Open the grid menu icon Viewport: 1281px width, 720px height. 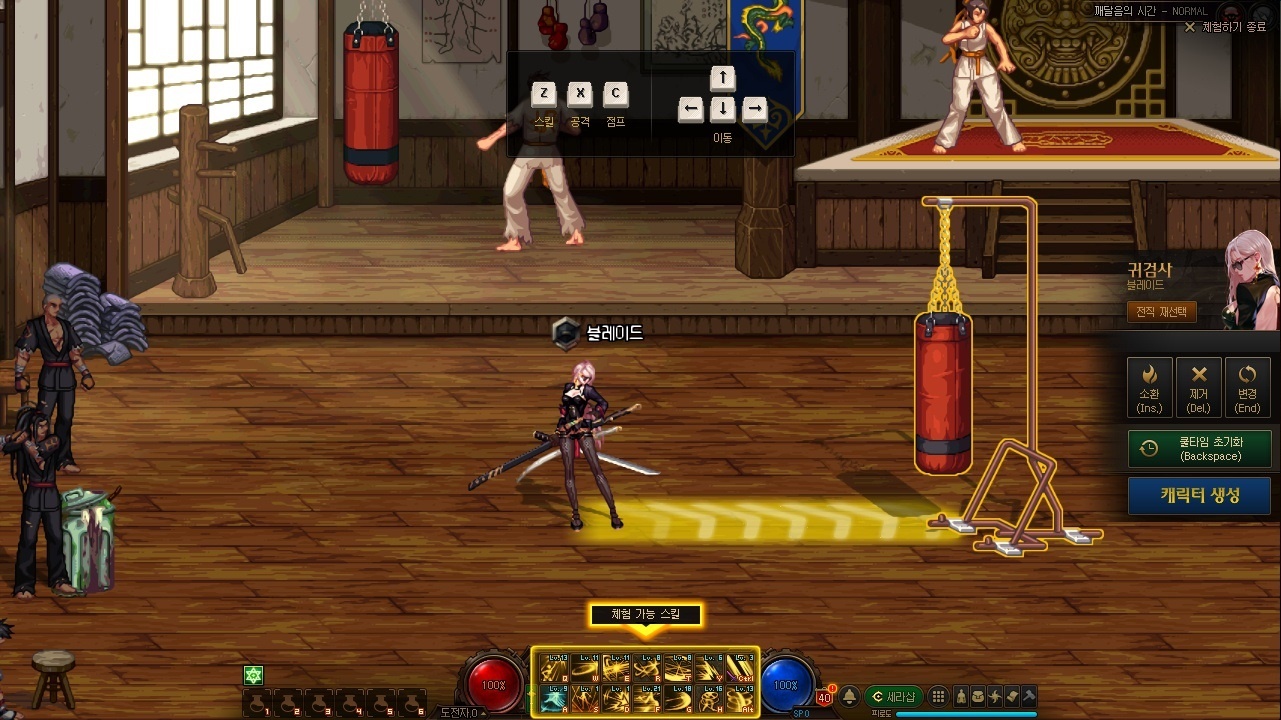tap(938, 697)
